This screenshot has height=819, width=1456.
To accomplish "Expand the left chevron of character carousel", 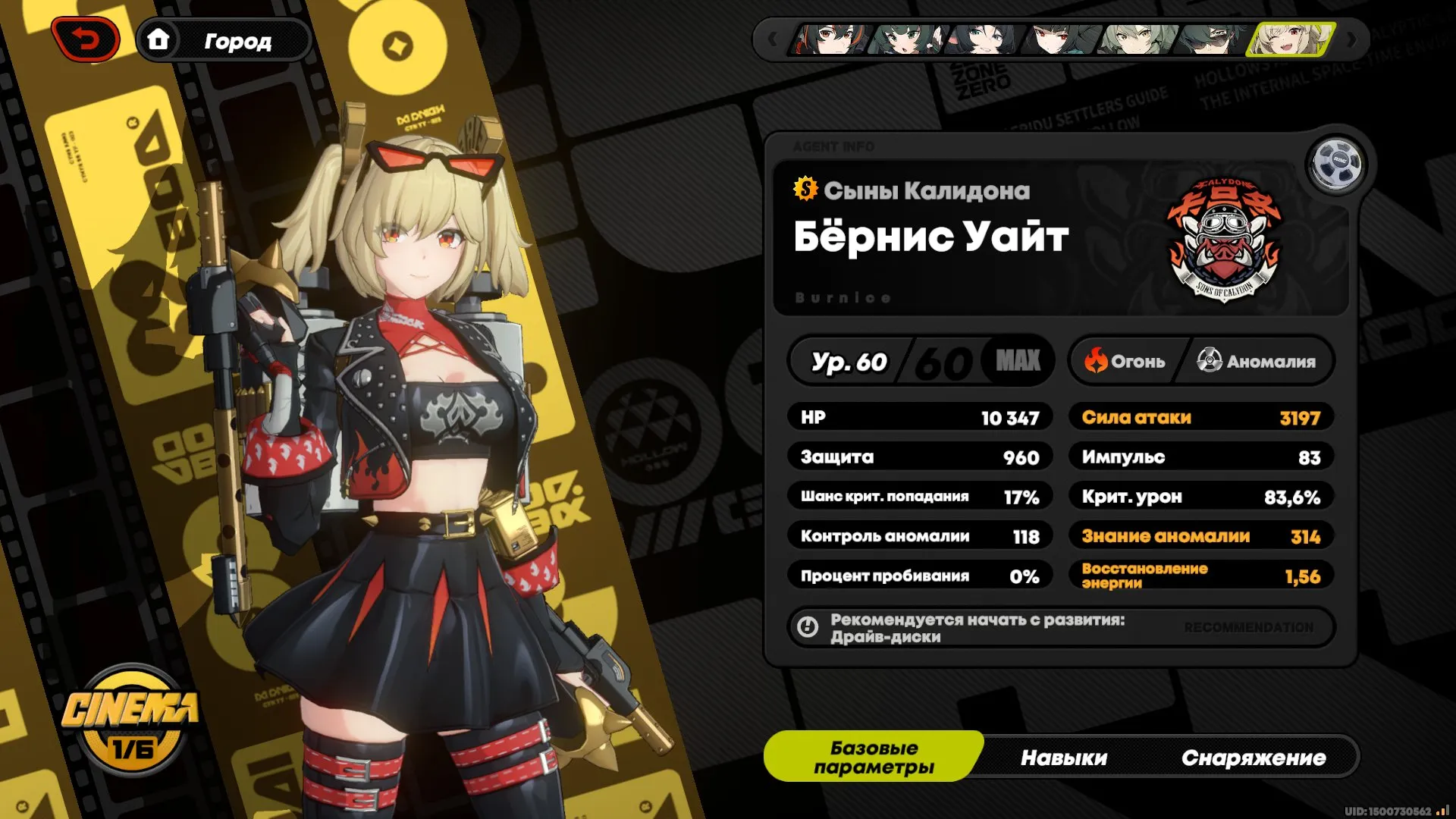I will pyautogui.click(x=772, y=39).
